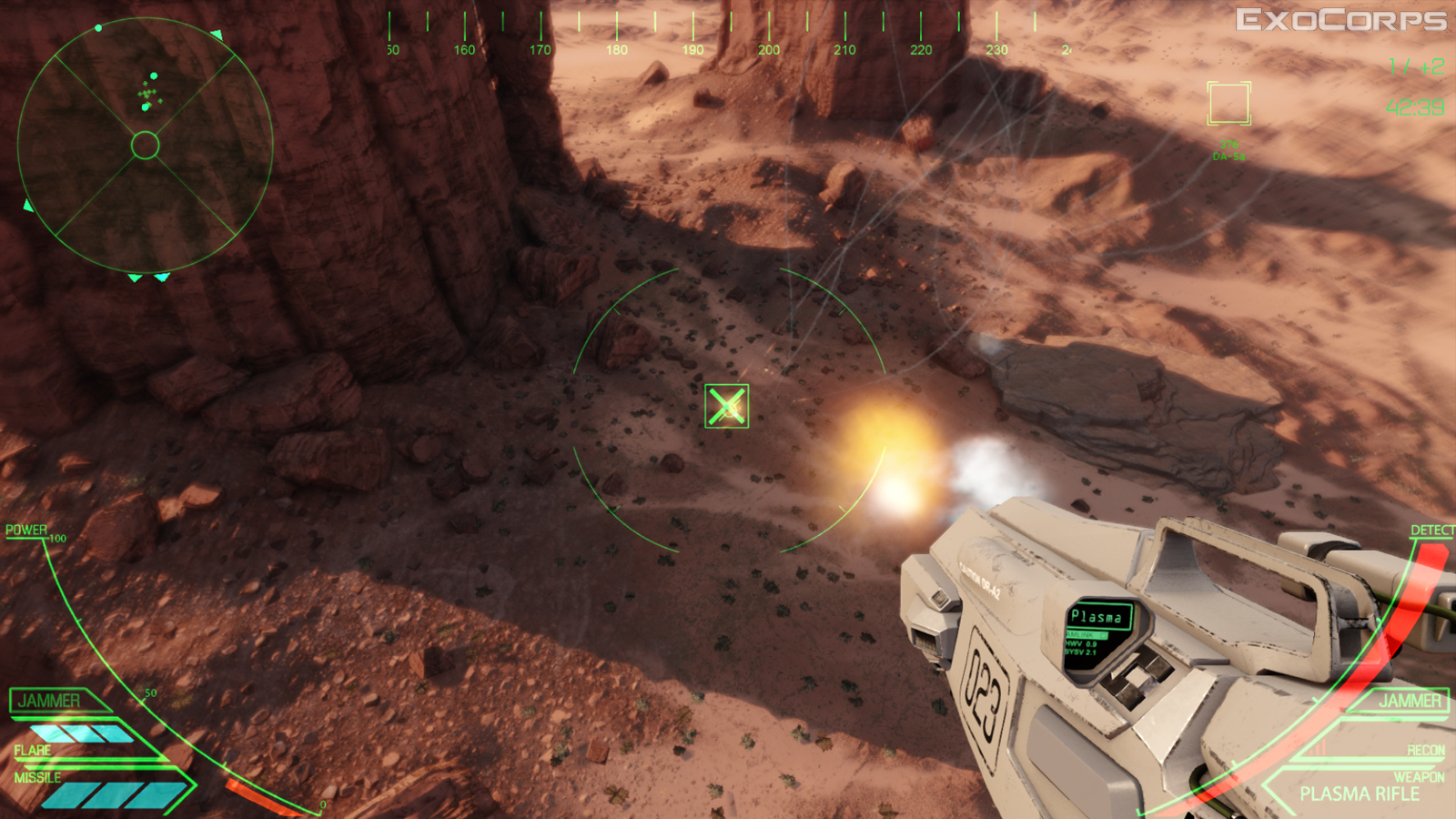The width and height of the screenshot is (1456, 819).
Task: Click the compass heading strip at 200
Action: pos(769,49)
